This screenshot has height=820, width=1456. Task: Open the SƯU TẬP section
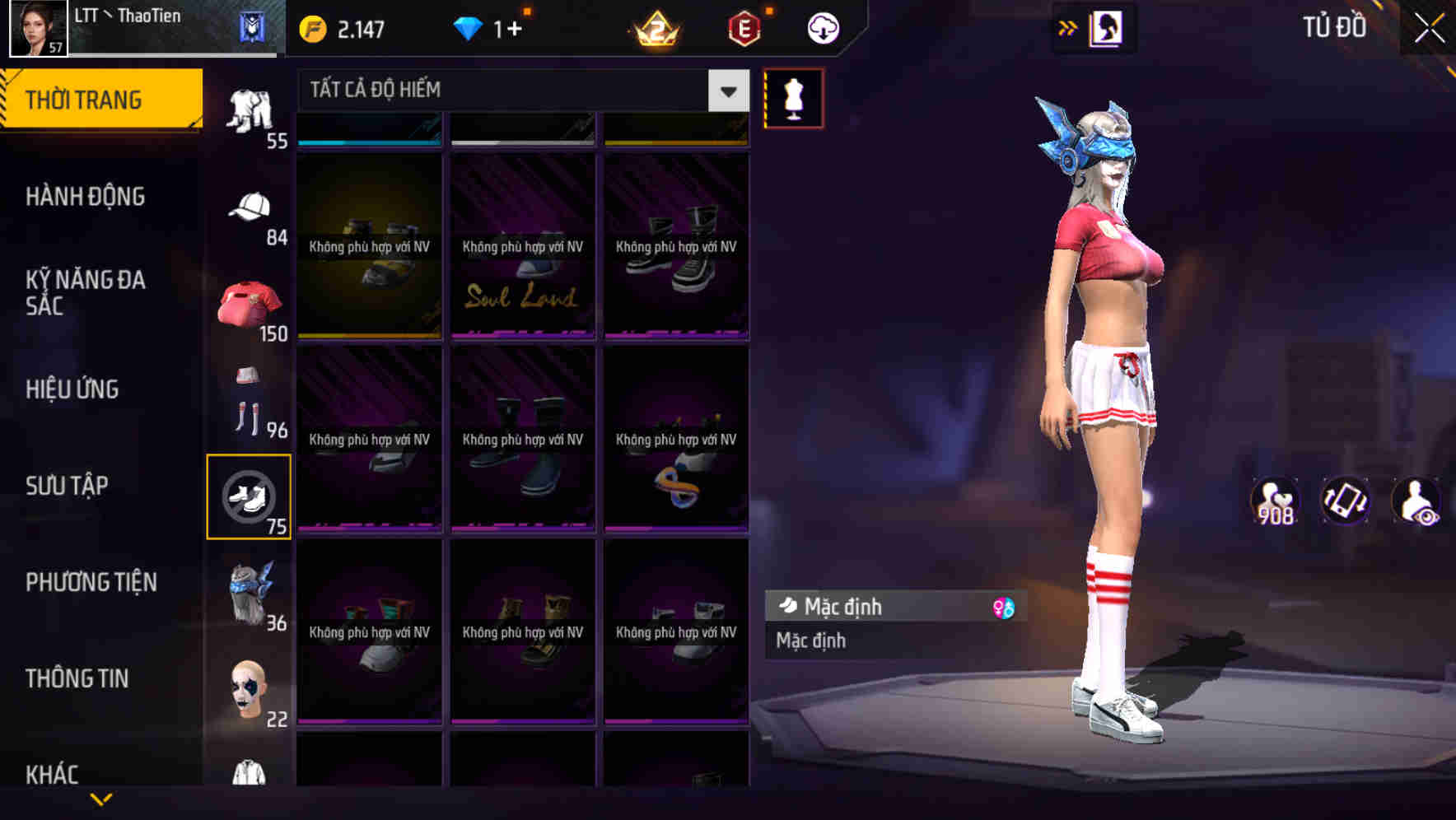[68, 486]
